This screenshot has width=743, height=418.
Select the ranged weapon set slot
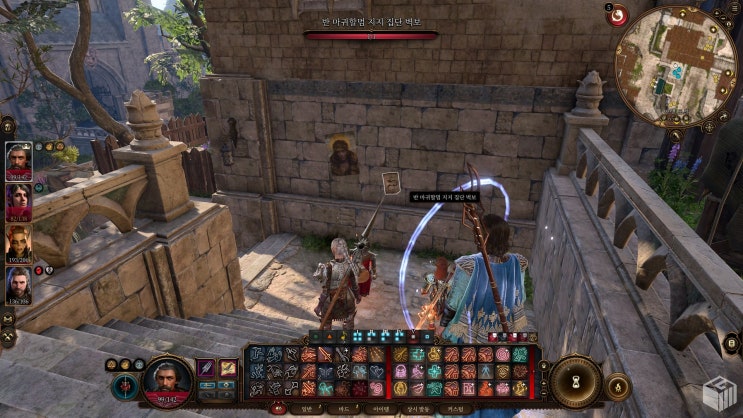click(x=228, y=369)
